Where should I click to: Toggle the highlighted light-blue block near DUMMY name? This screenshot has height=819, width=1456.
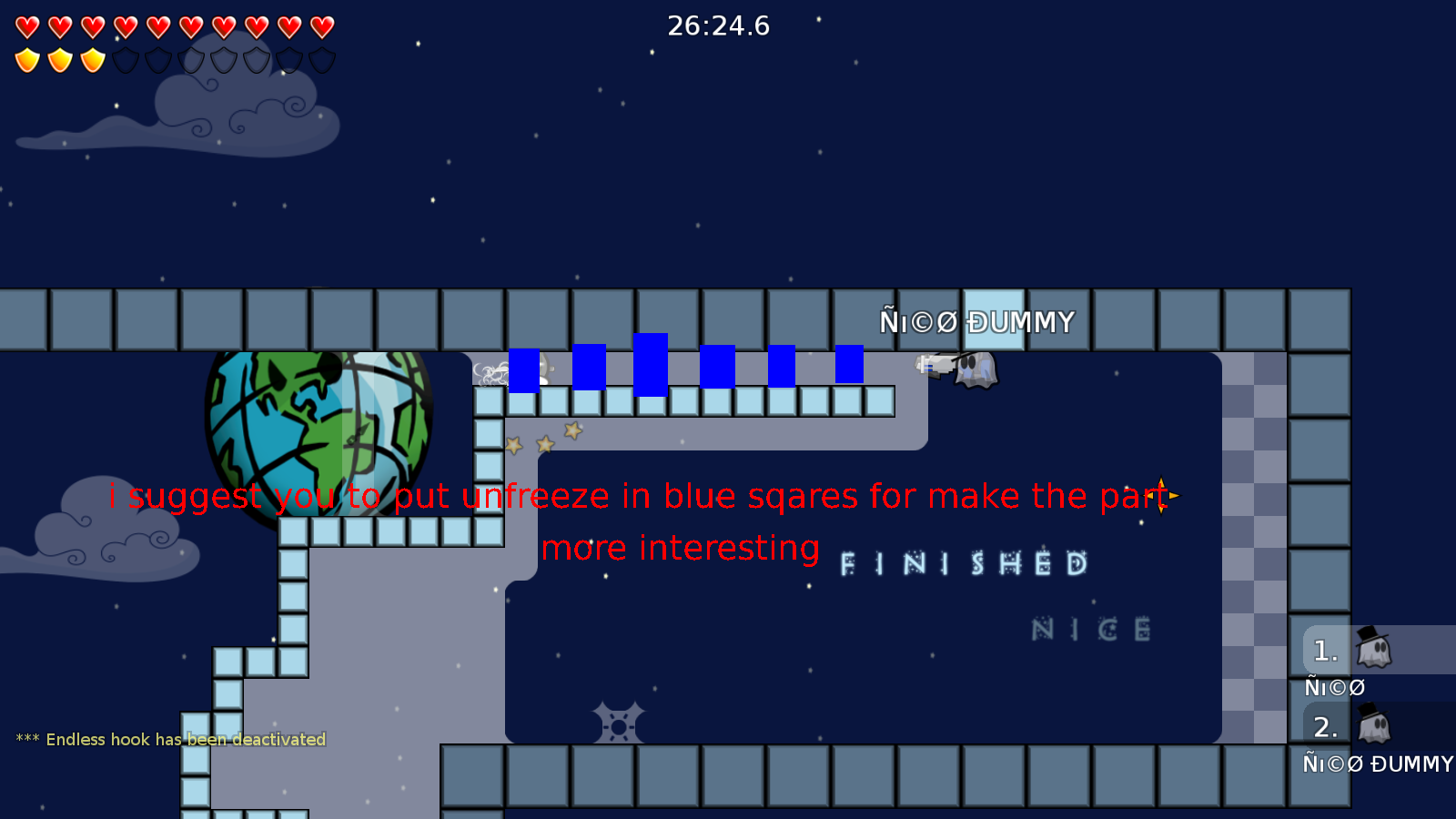point(994,318)
